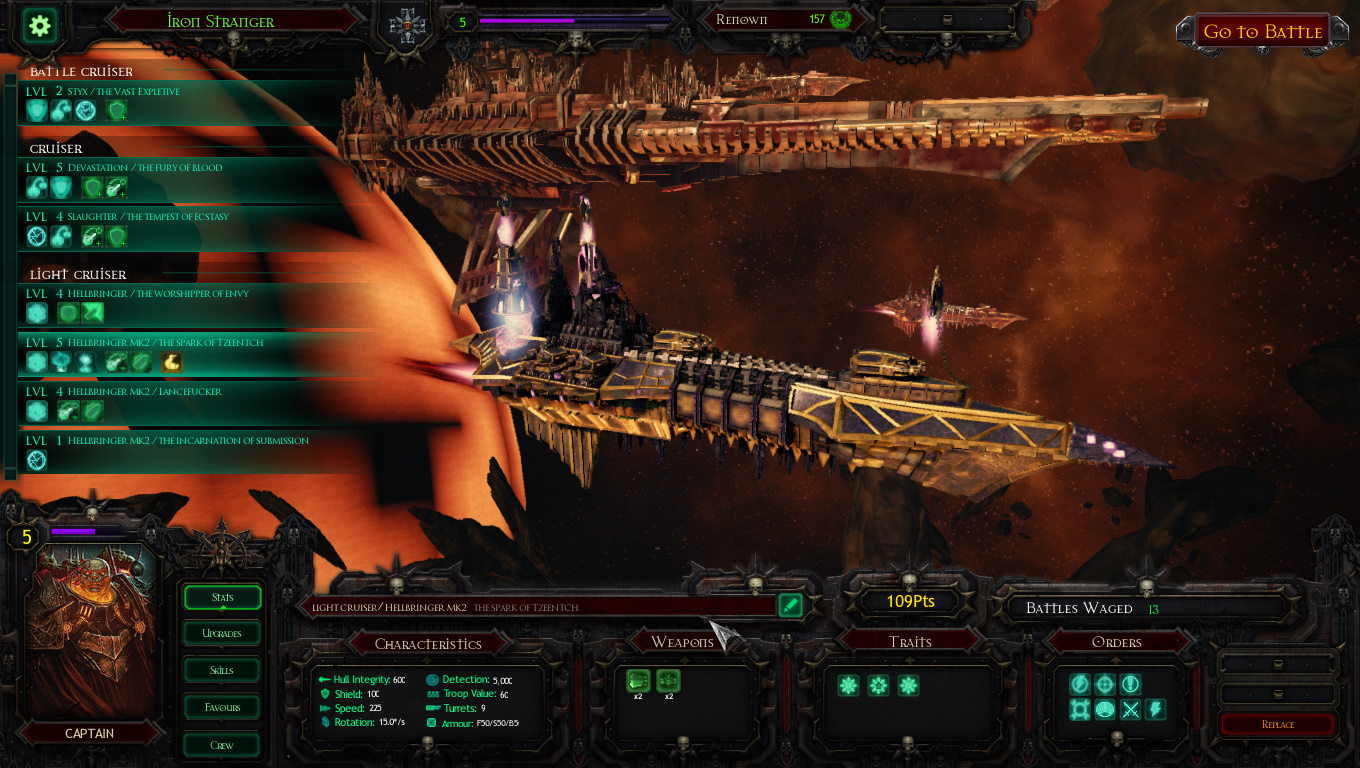Screen dimensions: 1360x768
Task: Open the first weapon icon in the Weapons panel
Action: 638,681
